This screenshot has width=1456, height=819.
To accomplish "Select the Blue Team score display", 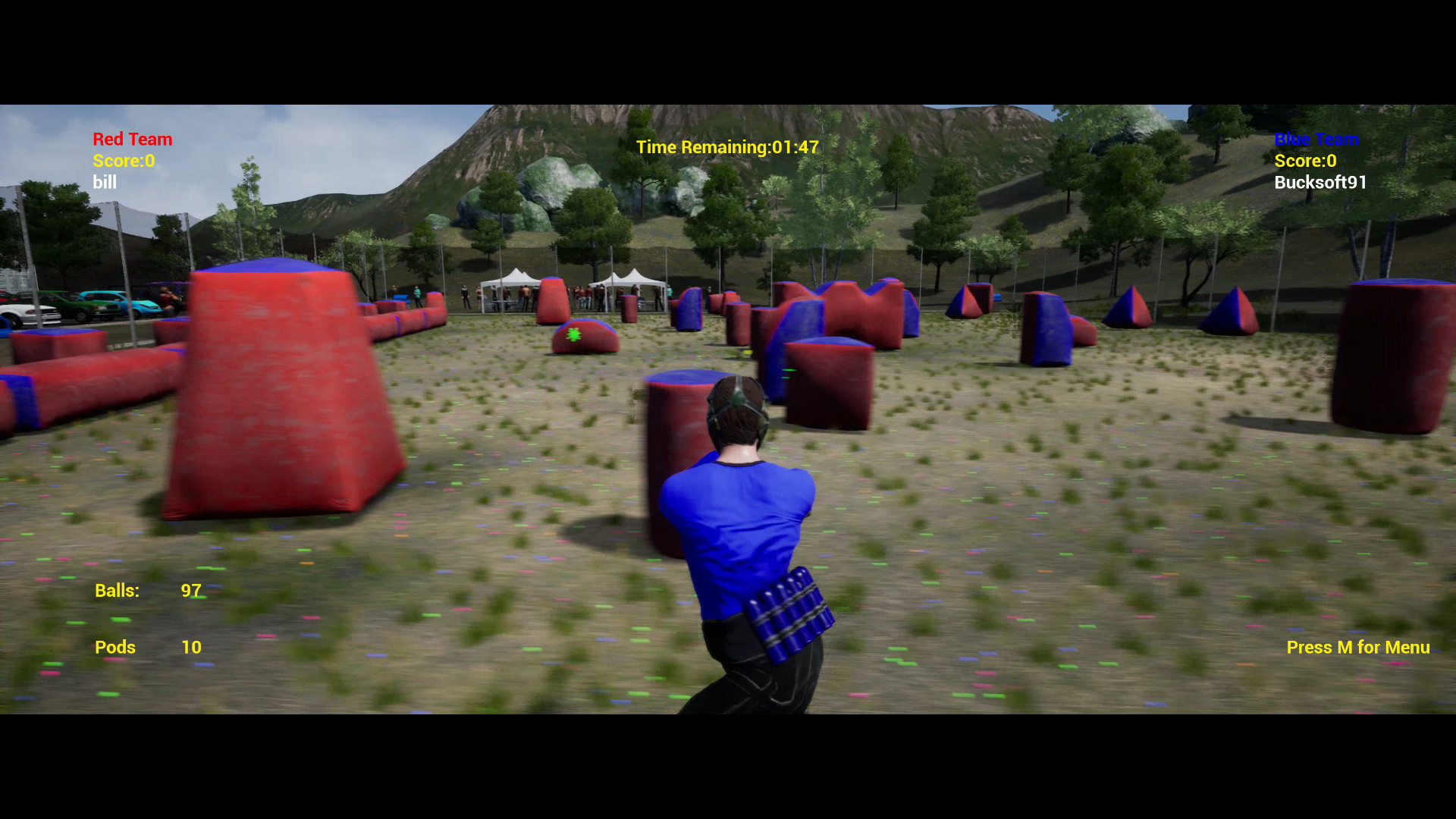I will point(1306,161).
